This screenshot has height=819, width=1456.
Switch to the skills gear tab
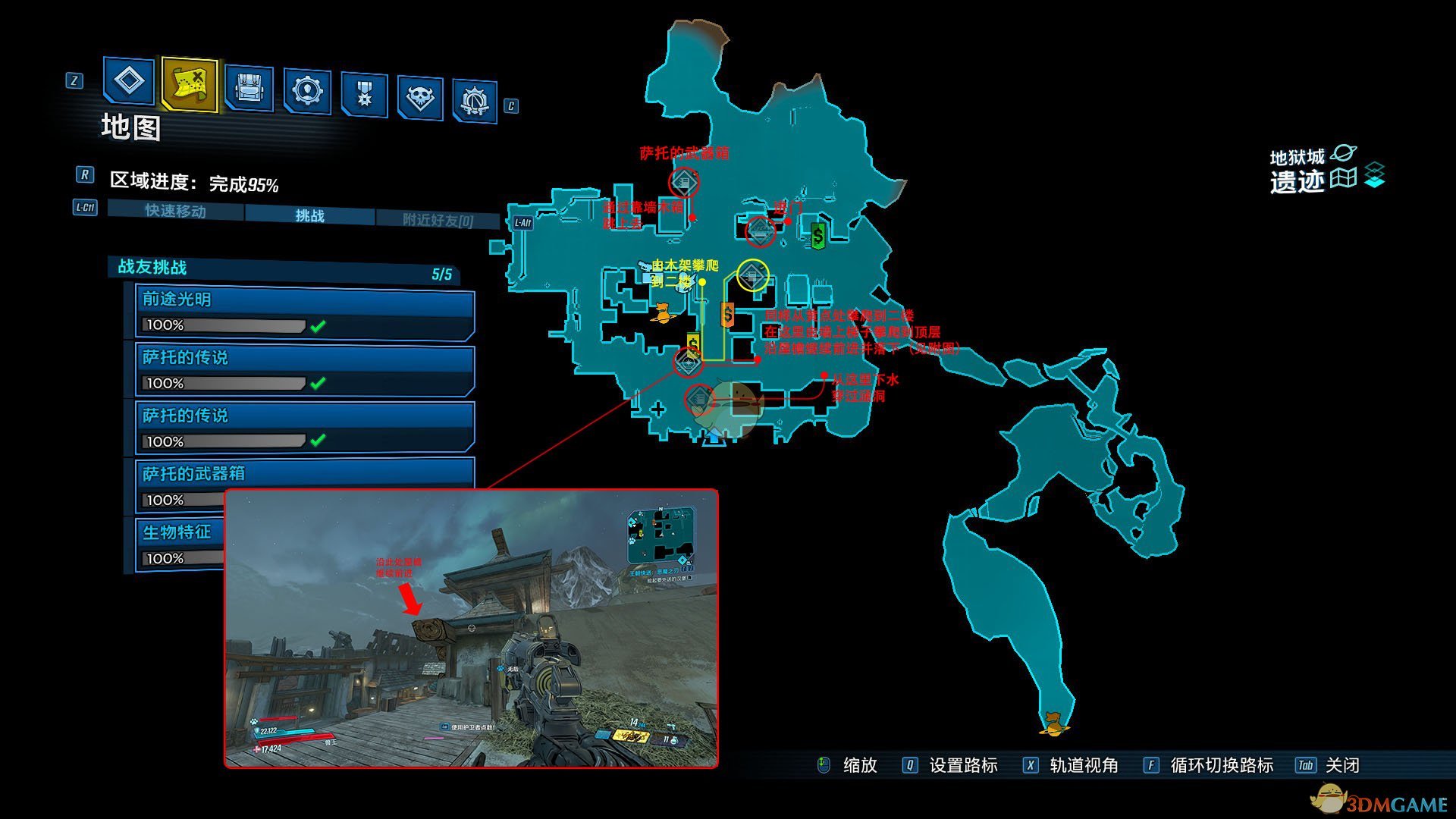click(307, 92)
